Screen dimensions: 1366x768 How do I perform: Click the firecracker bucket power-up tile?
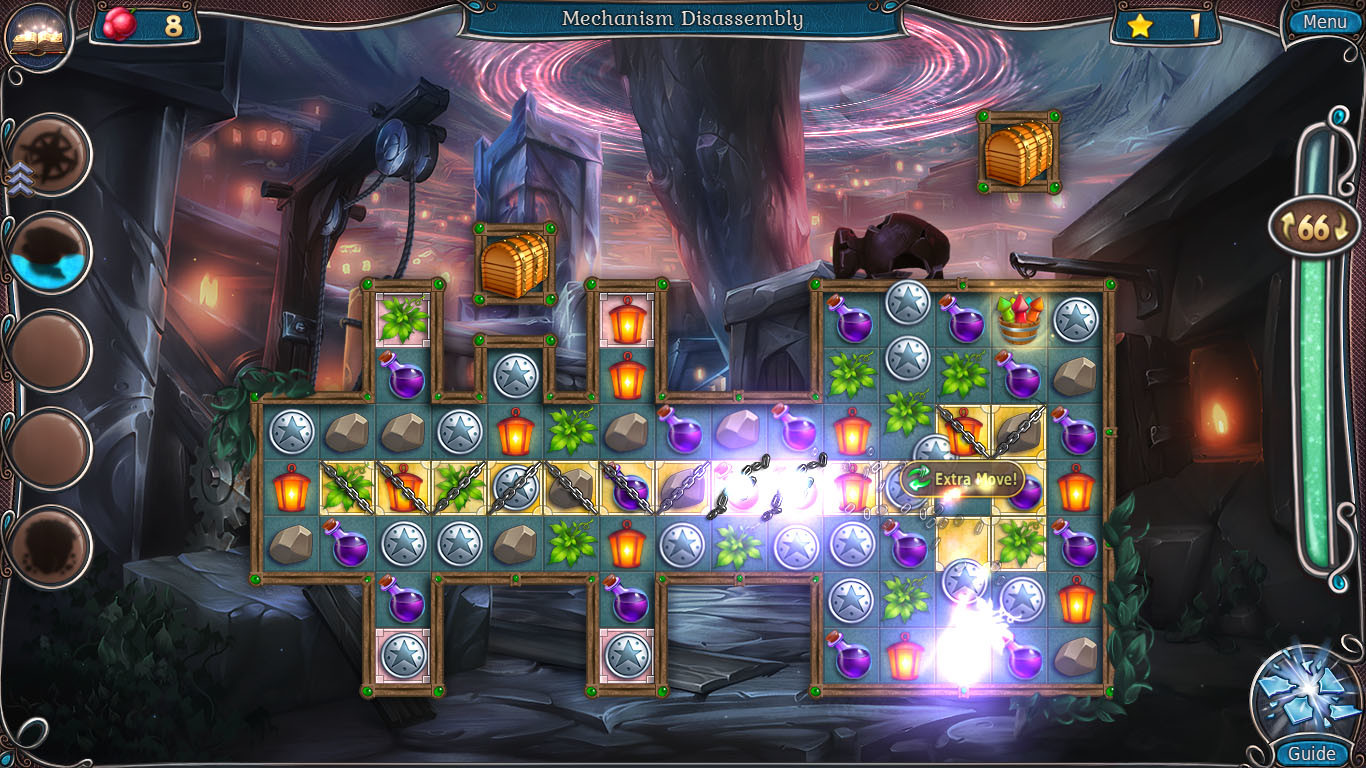click(x=1021, y=318)
